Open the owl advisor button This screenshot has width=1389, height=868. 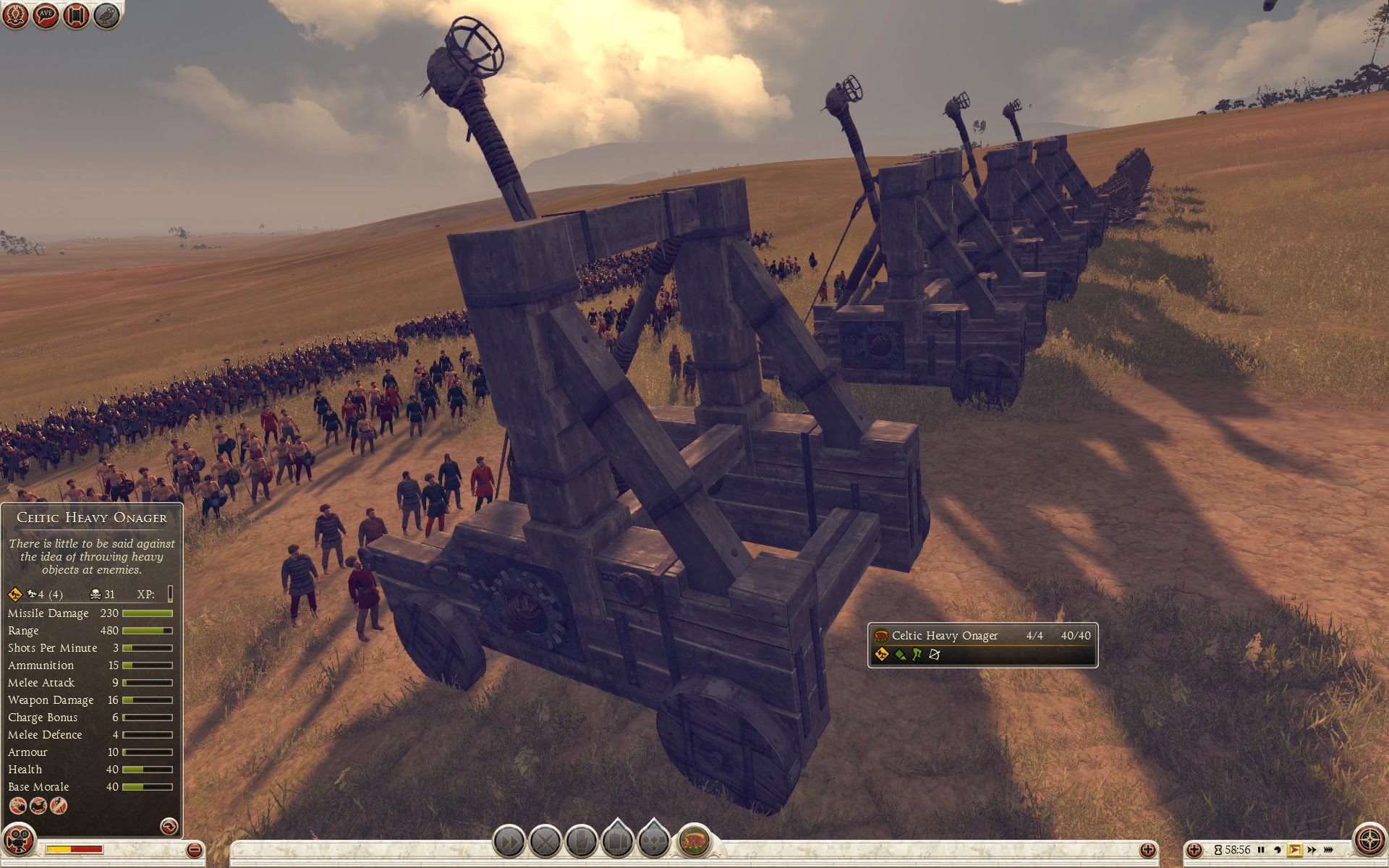point(106,15)
